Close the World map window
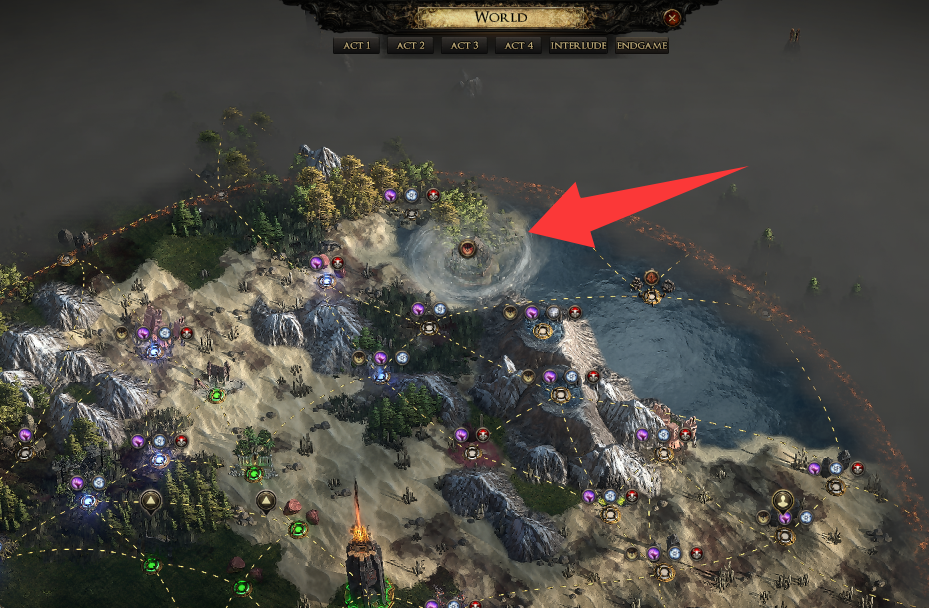 (673, 17)
